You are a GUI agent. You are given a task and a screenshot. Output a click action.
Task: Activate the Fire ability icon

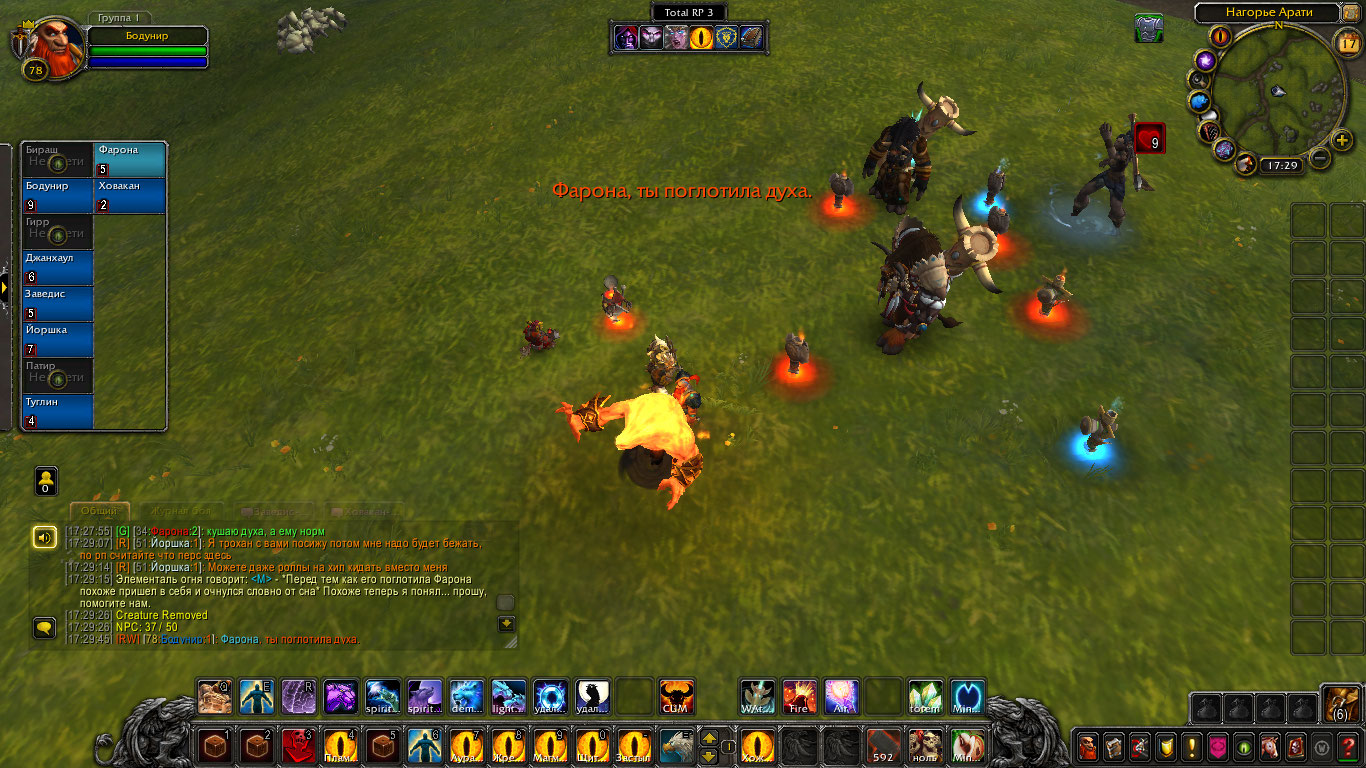799,696
